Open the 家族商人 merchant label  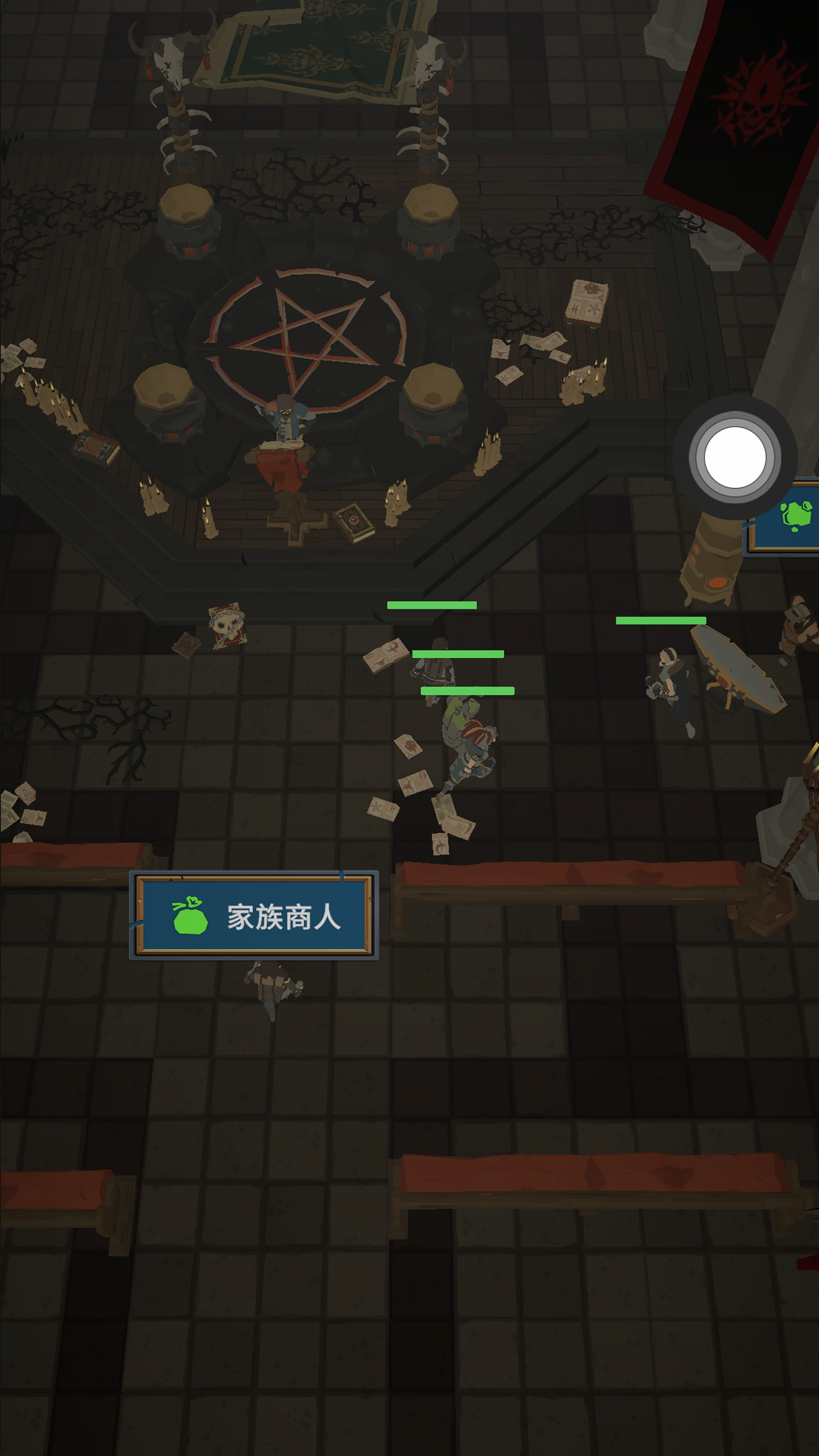(254, 915)
